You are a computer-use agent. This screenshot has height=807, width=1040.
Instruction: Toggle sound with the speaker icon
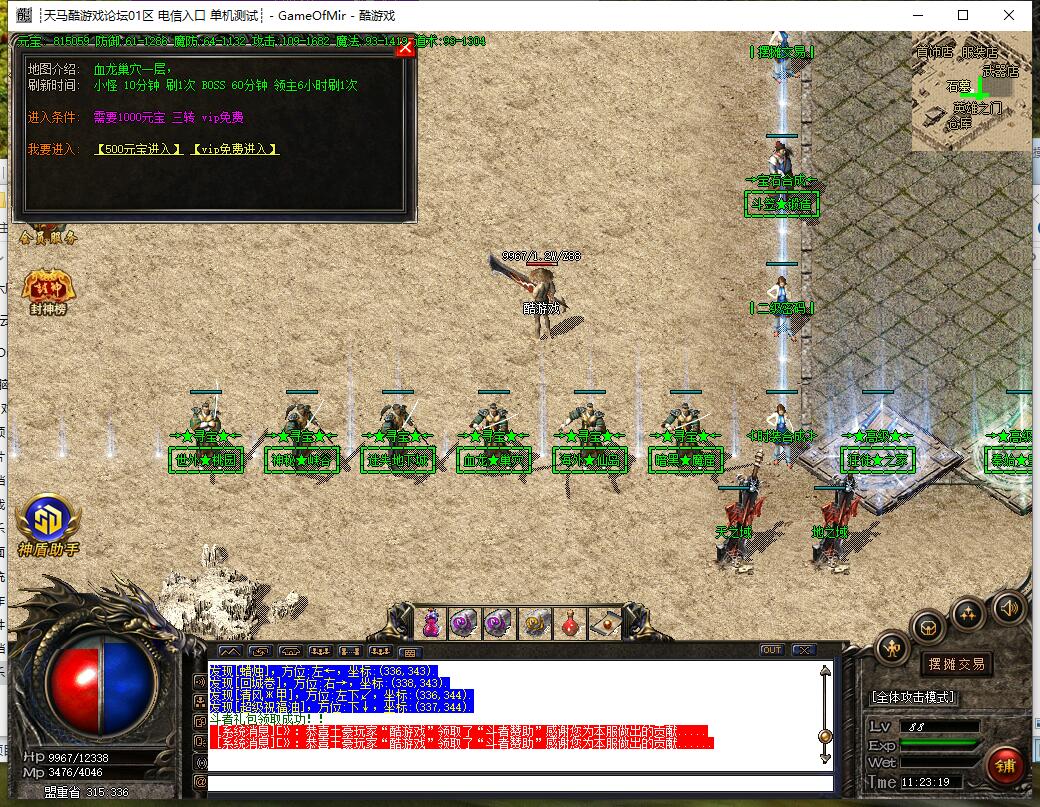click(1008, 606)
